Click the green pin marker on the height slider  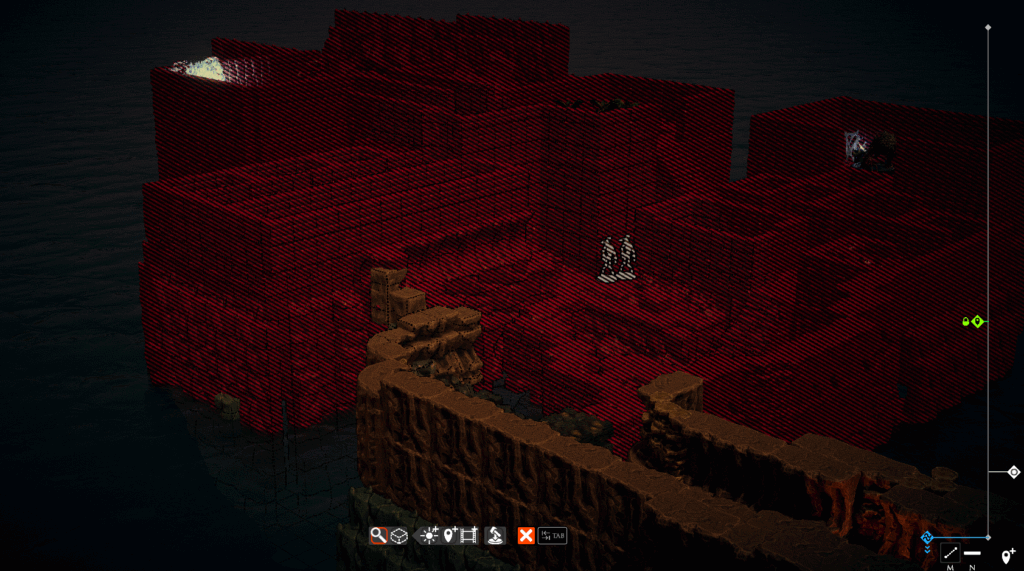tap(978, 321)
